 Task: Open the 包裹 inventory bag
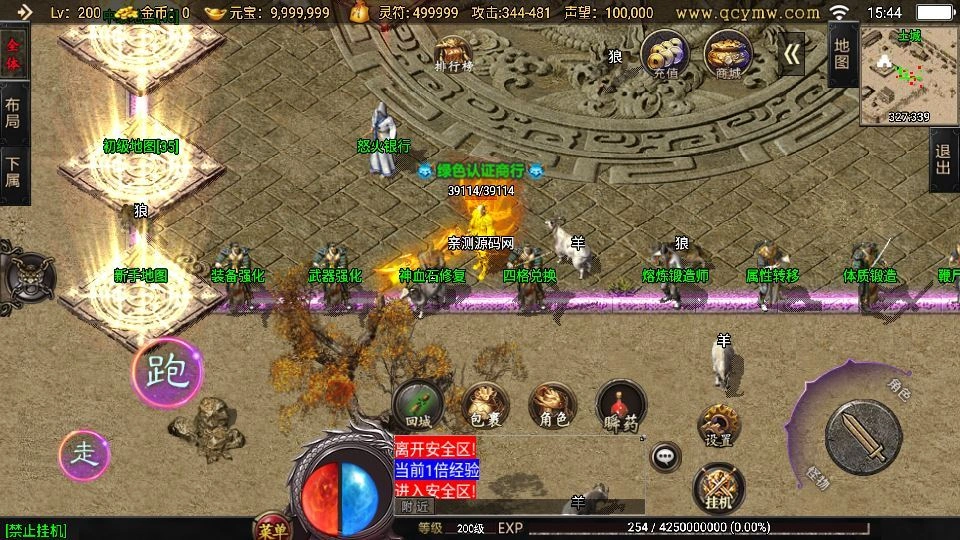point(485,407)
